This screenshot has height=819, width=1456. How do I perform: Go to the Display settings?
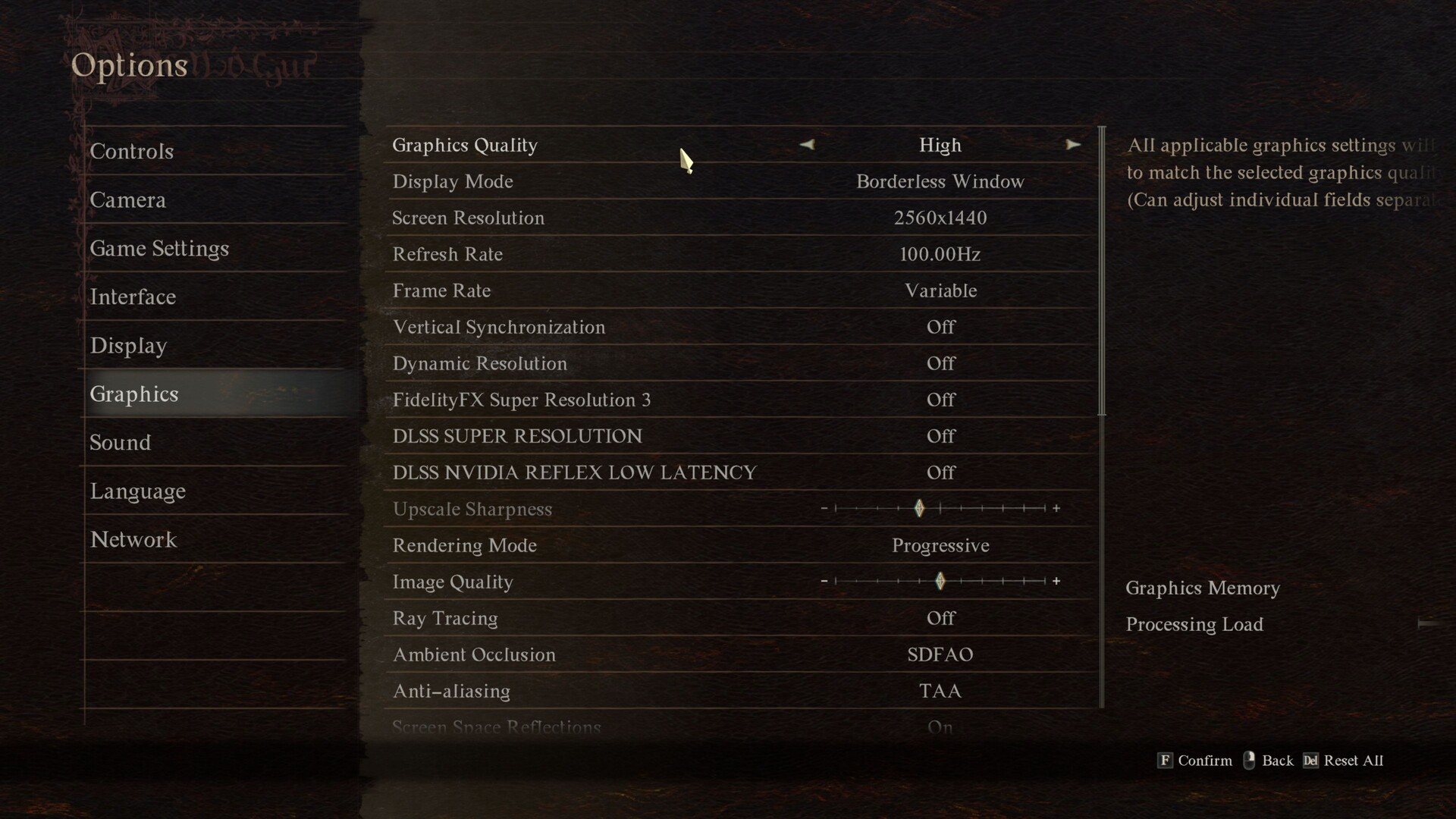click(128, 346)
